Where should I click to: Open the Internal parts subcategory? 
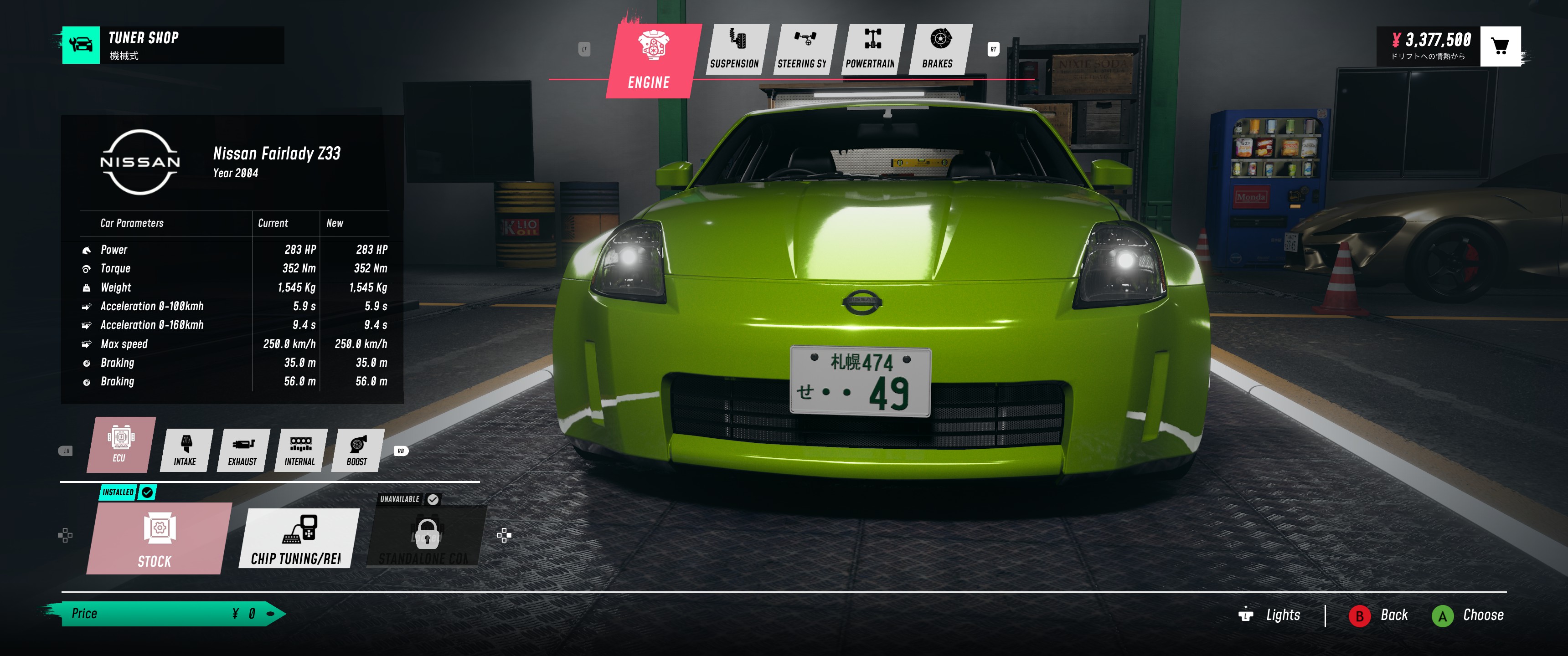coord(300,450)
